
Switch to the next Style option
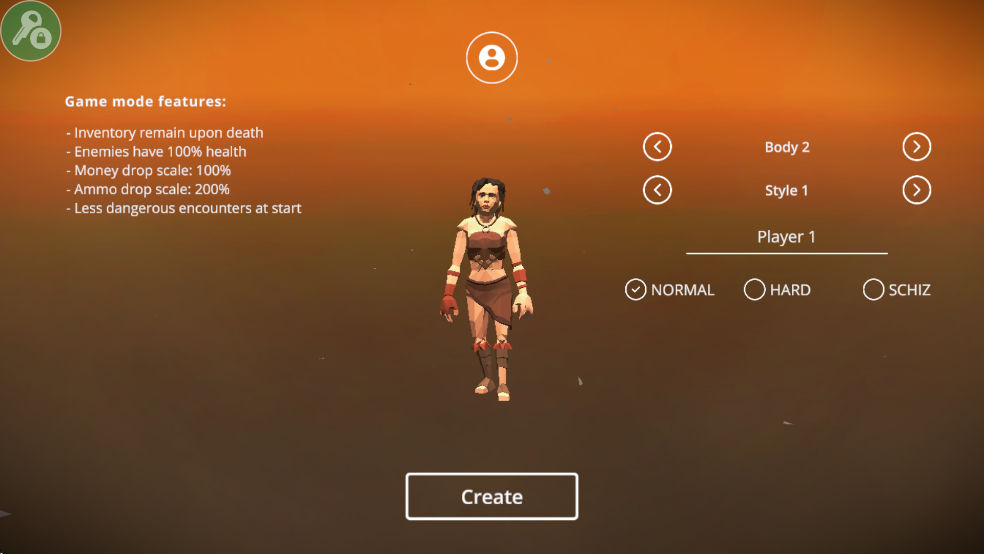(x=916, y=190)
